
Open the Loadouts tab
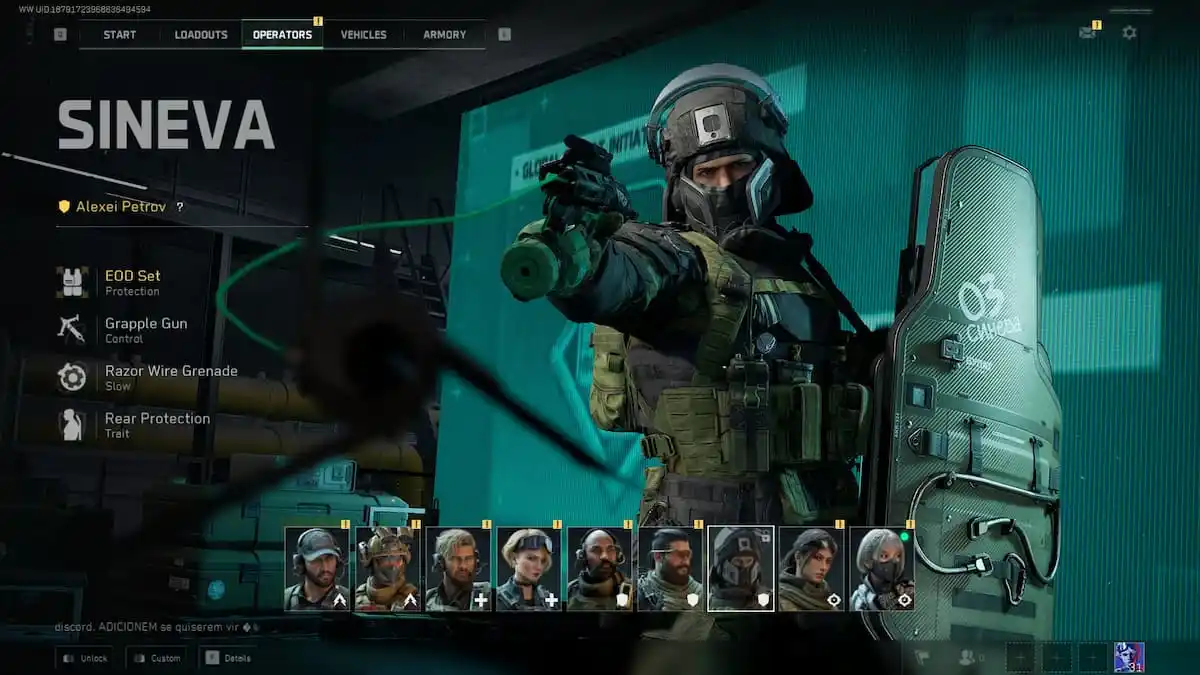[201, 34]
